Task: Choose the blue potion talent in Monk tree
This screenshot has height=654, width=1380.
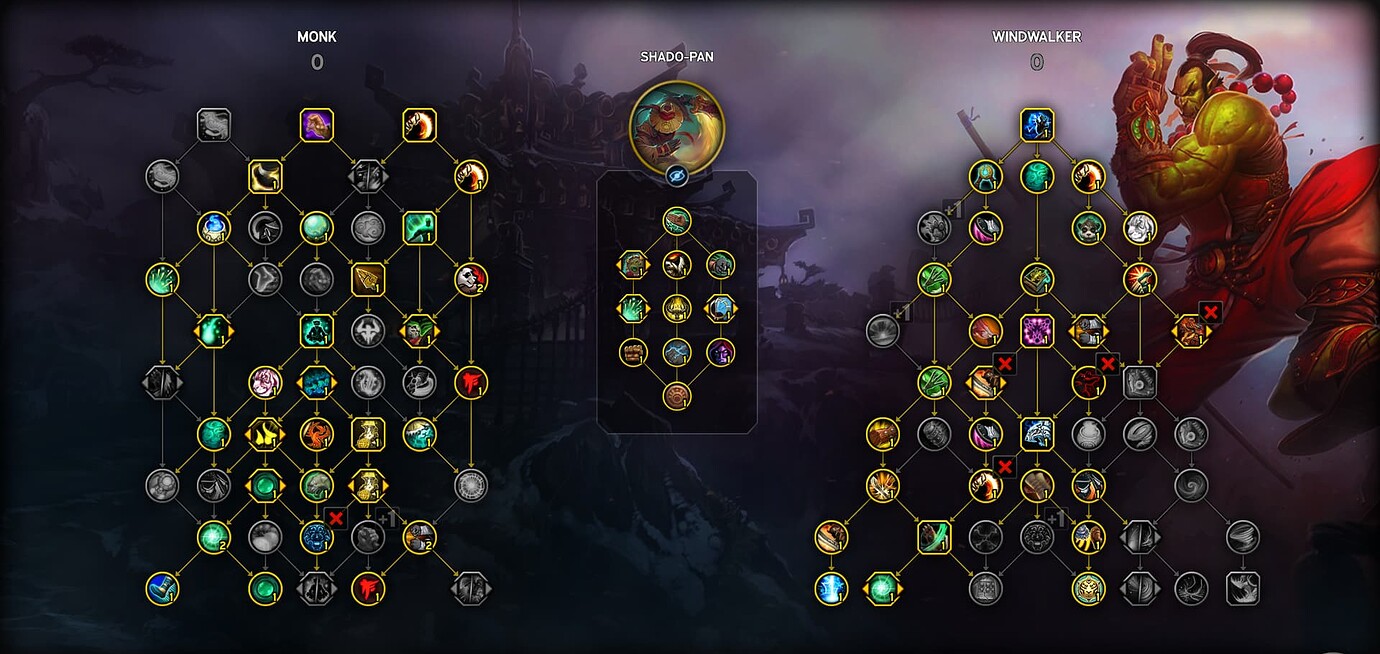Action: click(213, 227)
